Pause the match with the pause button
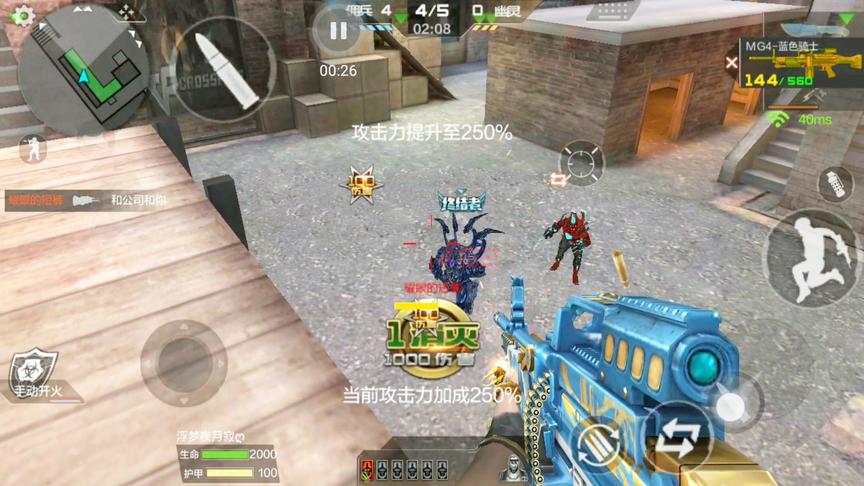This screenshot has height=486, width=864. 338,30
